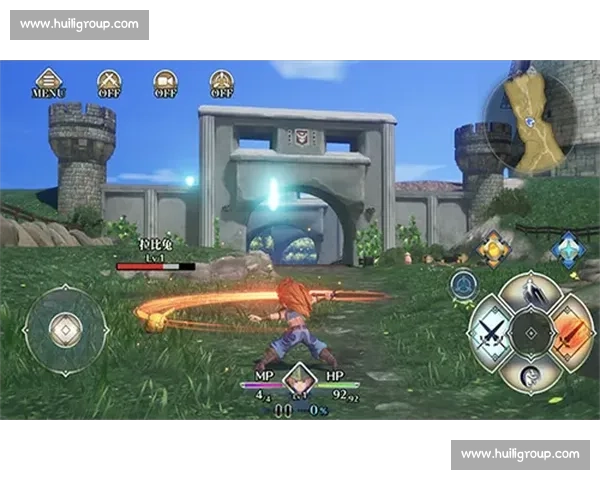This screenshot has width=600, height=480.
Task: Tap the blue circular target-lock icon
Action: pos(463,284)
